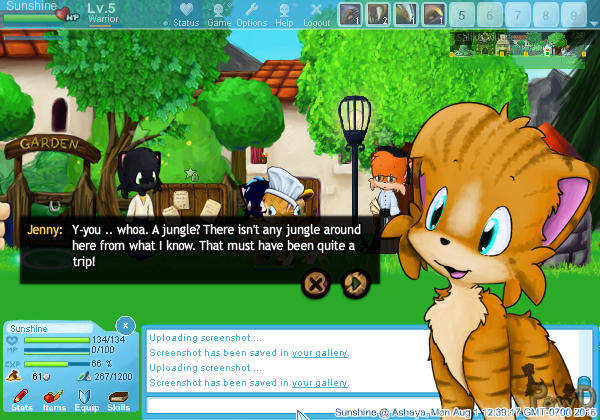This screenshot has width=600, height=420.
Task: Open the Options menu
Action: (252, 15)
